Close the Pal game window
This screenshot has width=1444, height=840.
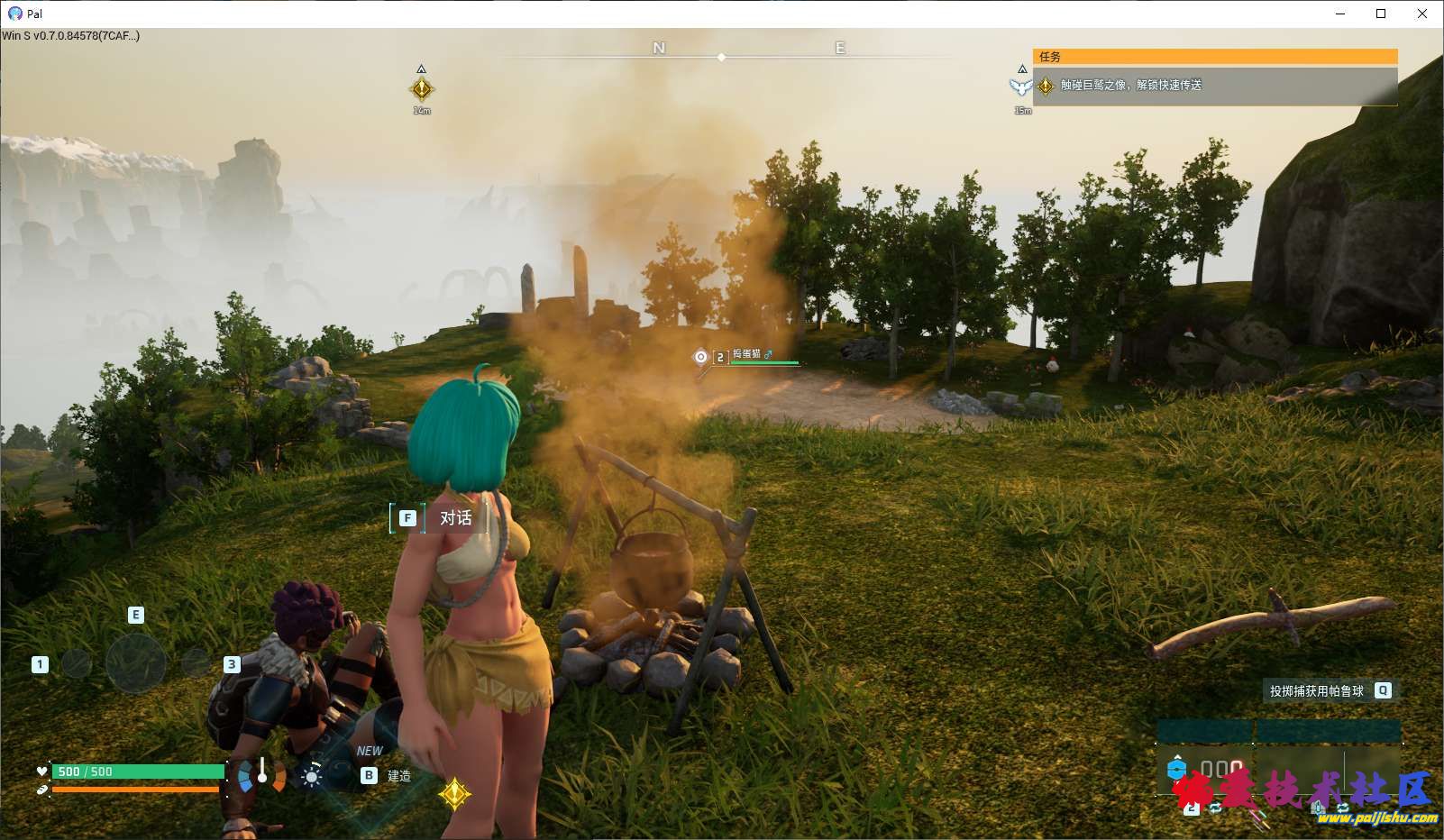[1422, 14]
